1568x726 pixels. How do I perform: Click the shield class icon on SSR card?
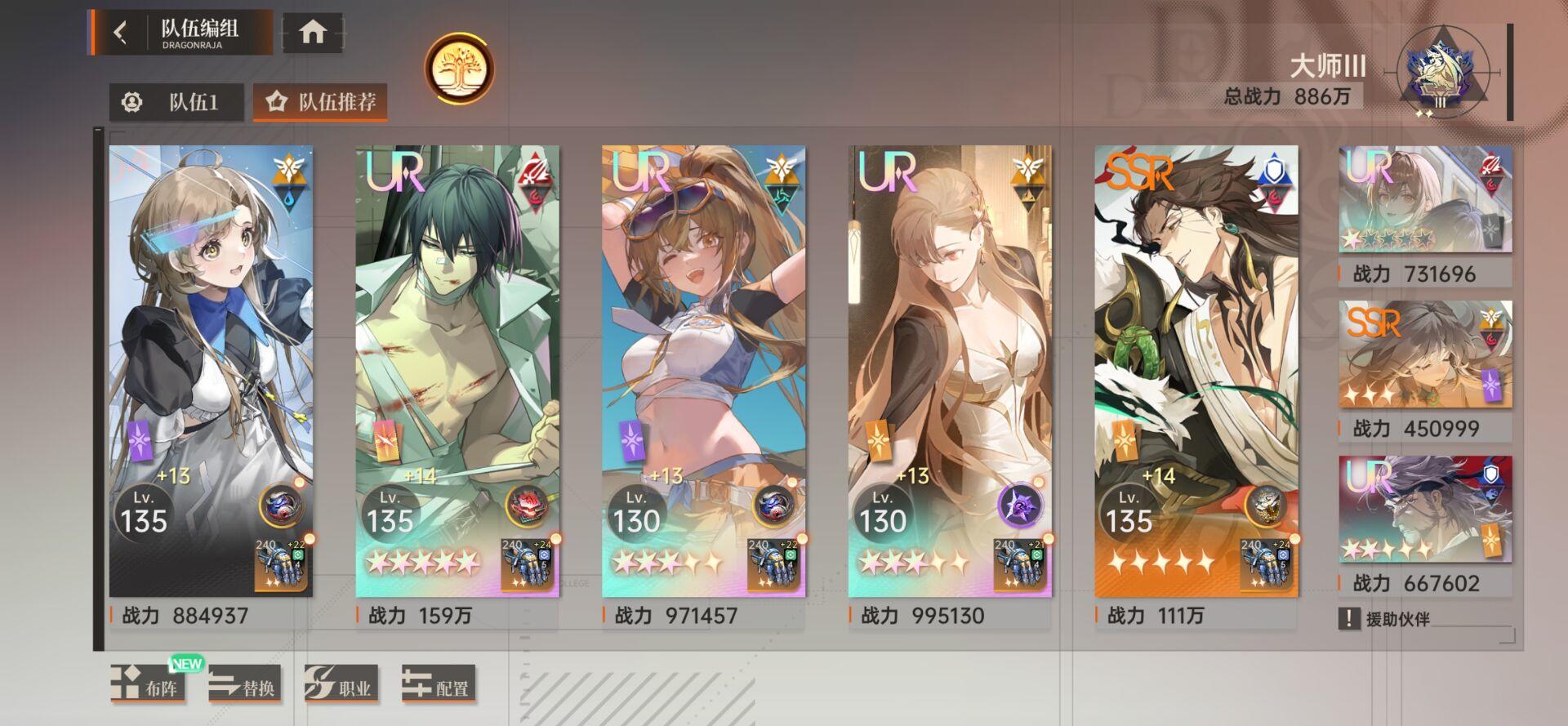coord(1273,168)
